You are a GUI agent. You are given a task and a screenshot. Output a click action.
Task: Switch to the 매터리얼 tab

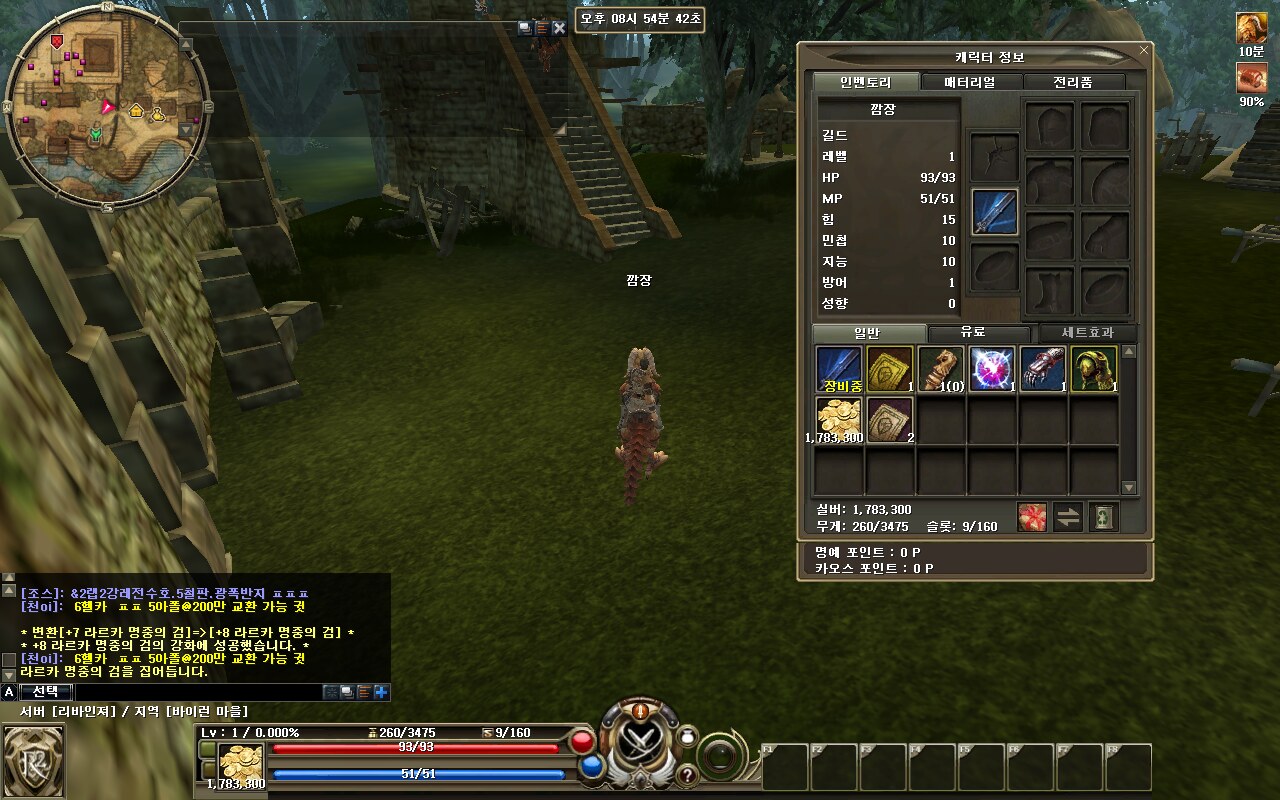point(970,82)
